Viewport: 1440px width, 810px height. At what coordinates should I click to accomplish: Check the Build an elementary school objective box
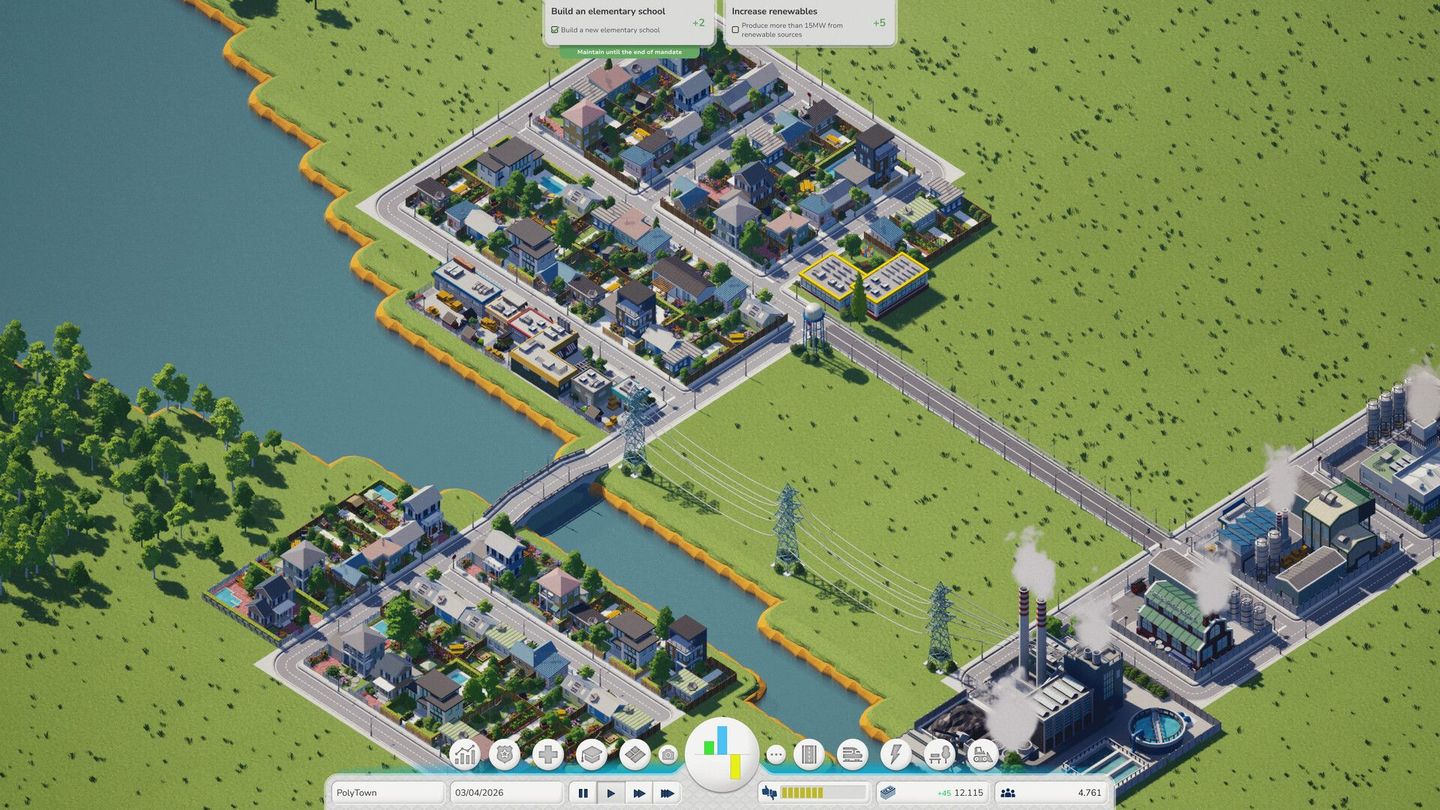(555, 29)
